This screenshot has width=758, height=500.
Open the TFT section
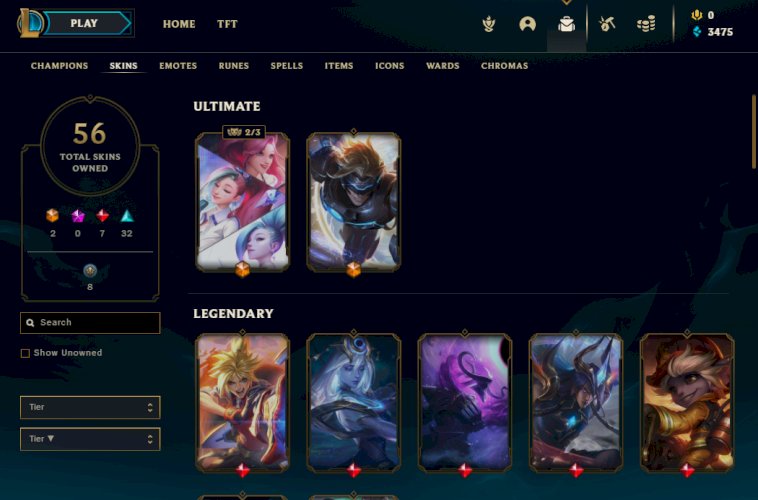(x=227, y=24)
